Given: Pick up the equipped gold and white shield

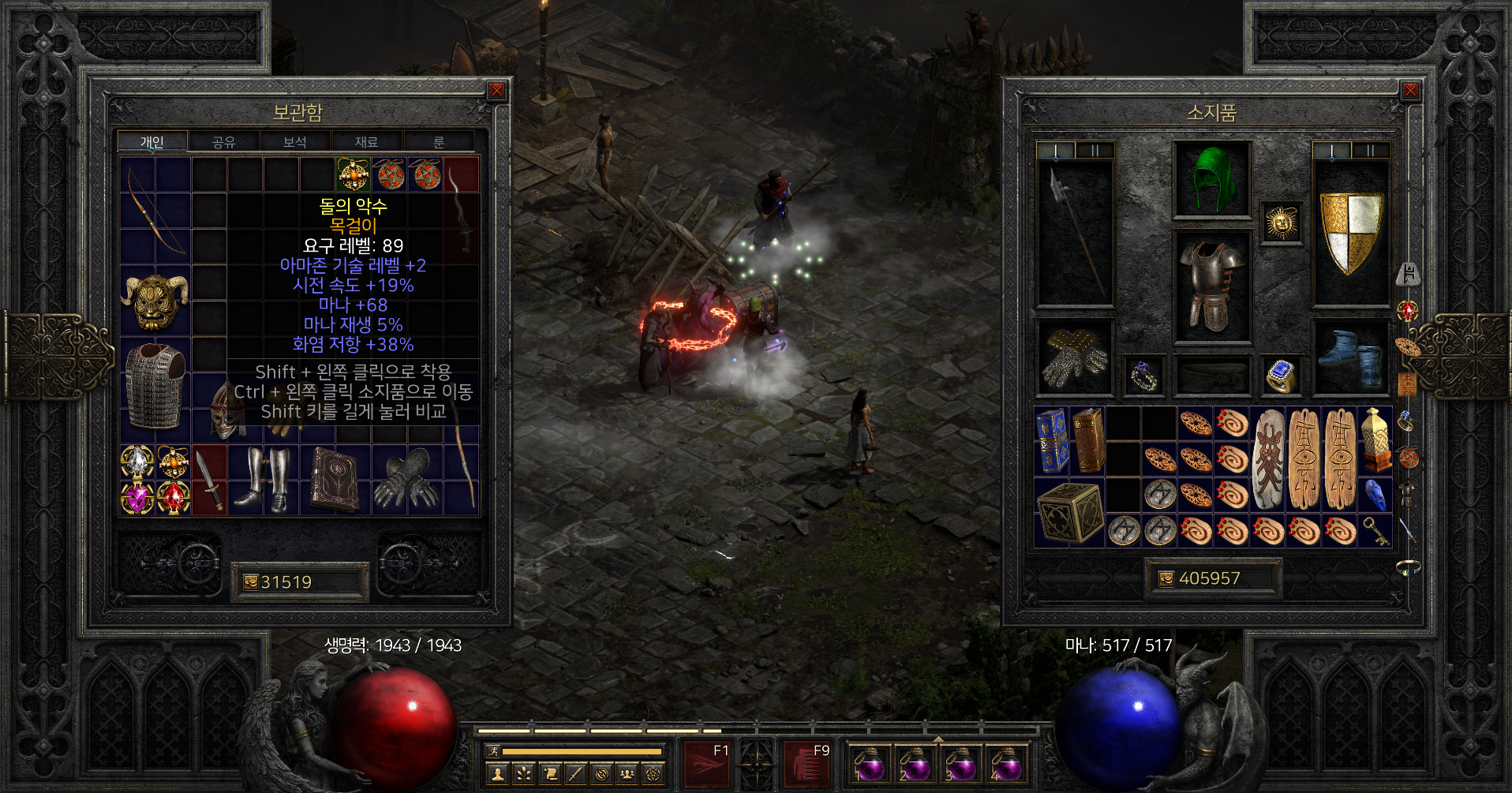Looking at the screenshot, I should (1351, 233).
